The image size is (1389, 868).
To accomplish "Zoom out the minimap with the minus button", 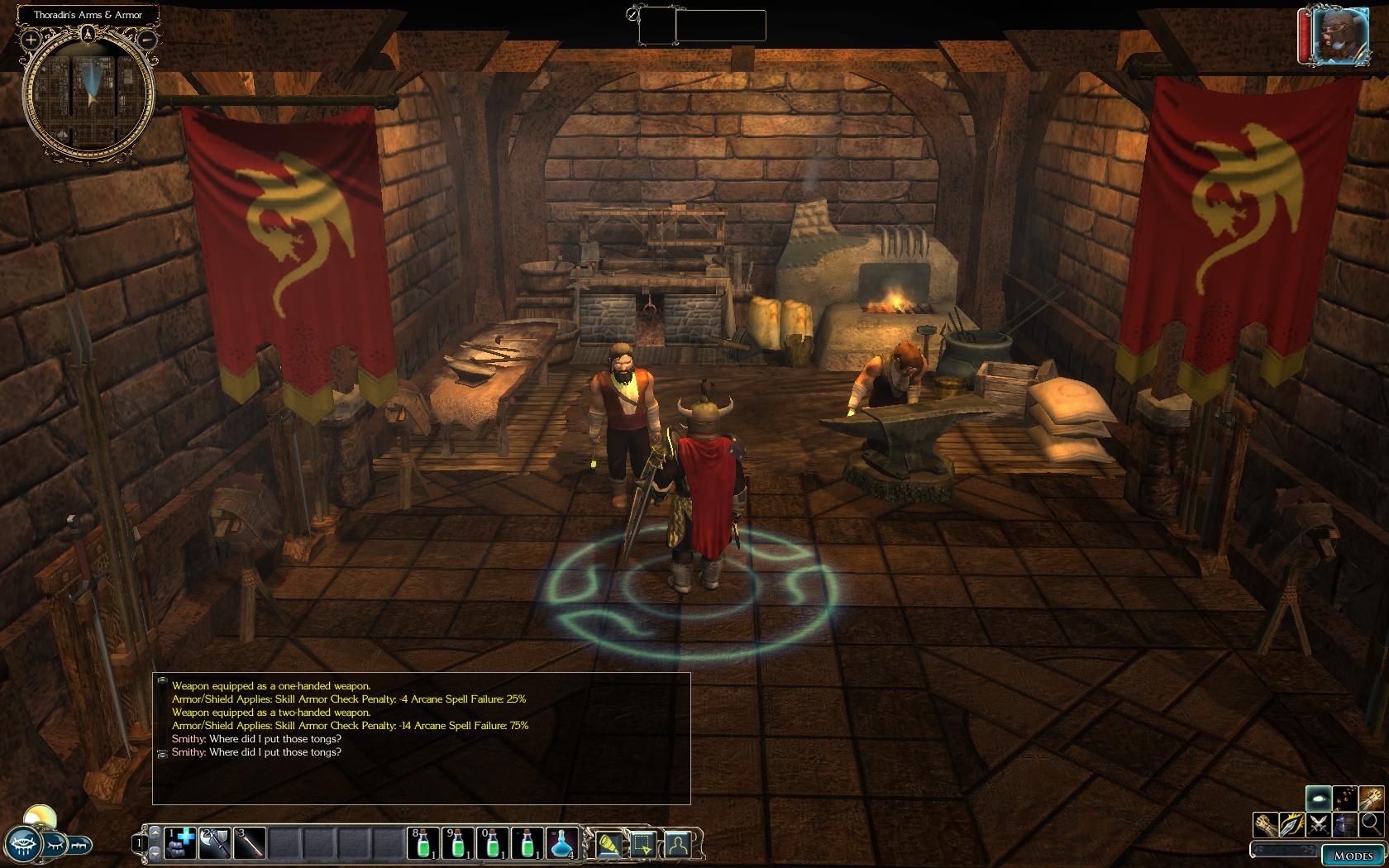I will [x=147, y=39].
